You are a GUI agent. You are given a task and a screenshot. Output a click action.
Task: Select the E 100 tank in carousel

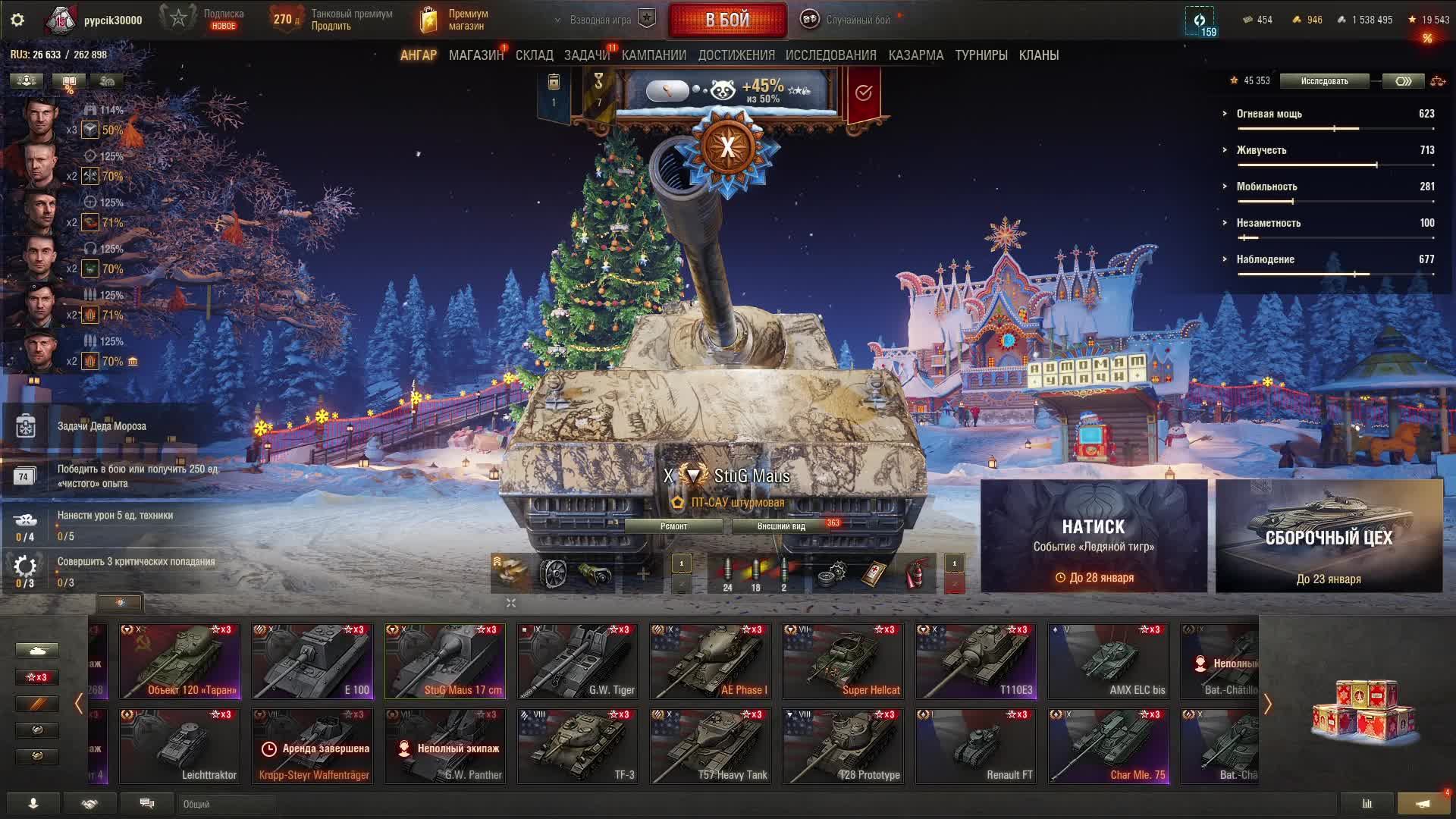[312, 661]
